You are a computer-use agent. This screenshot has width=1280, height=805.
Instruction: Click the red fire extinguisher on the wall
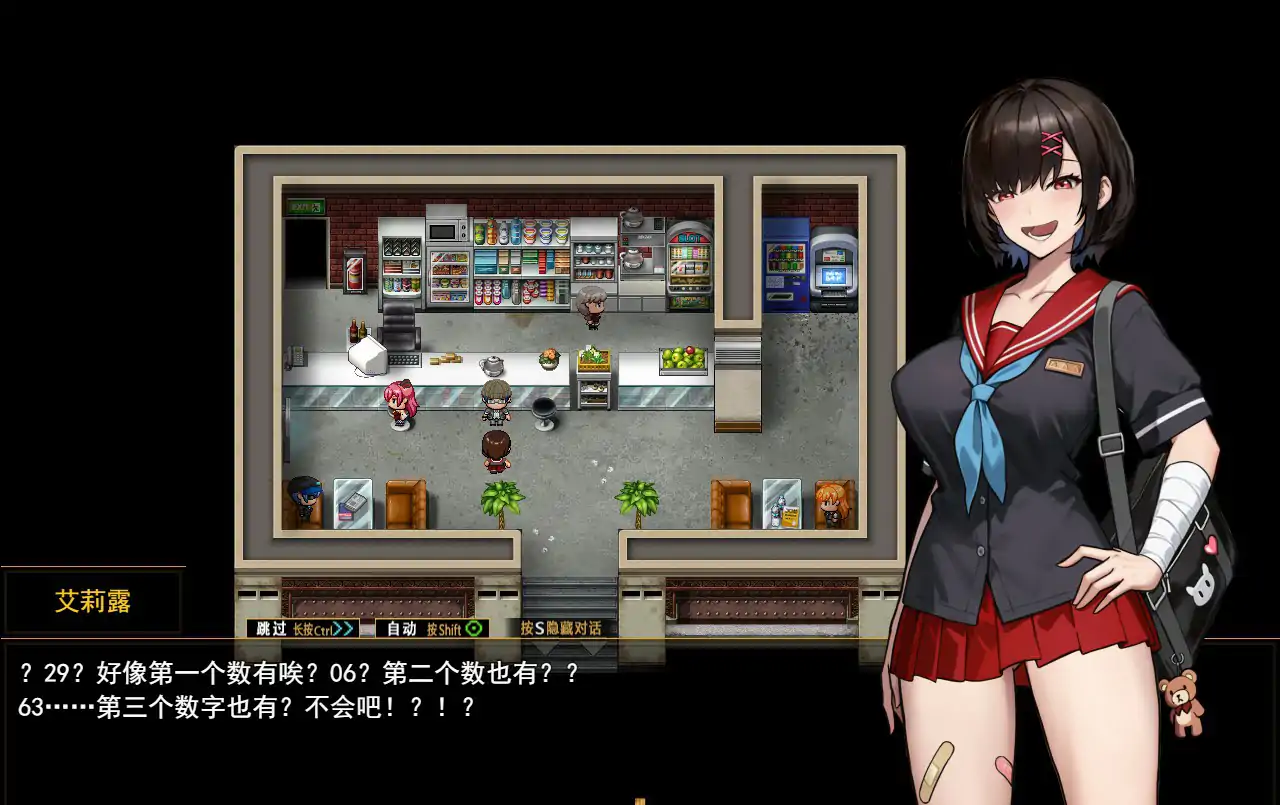pos(355,272)
